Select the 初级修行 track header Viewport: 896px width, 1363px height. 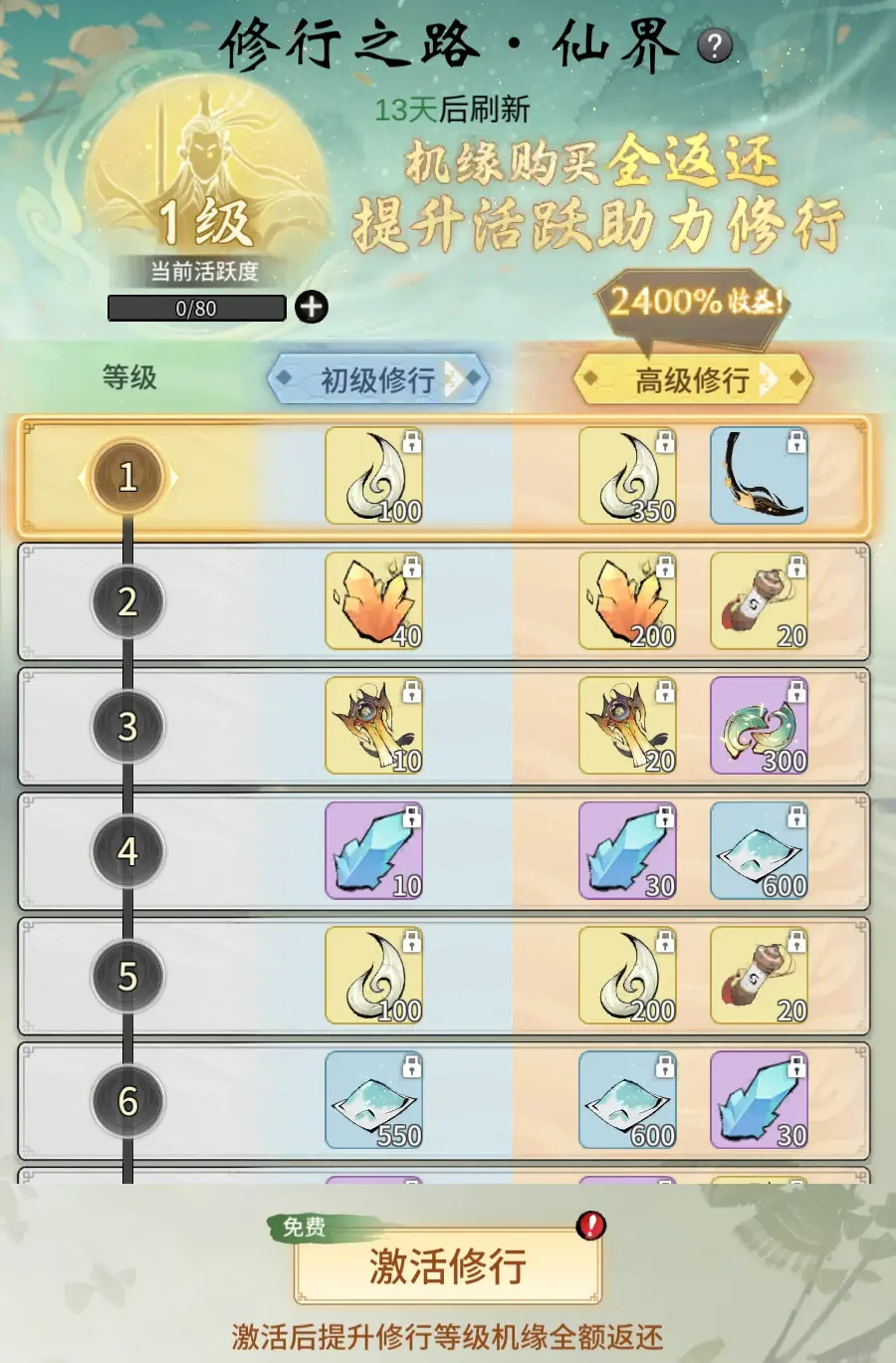(x=377, y=378)
